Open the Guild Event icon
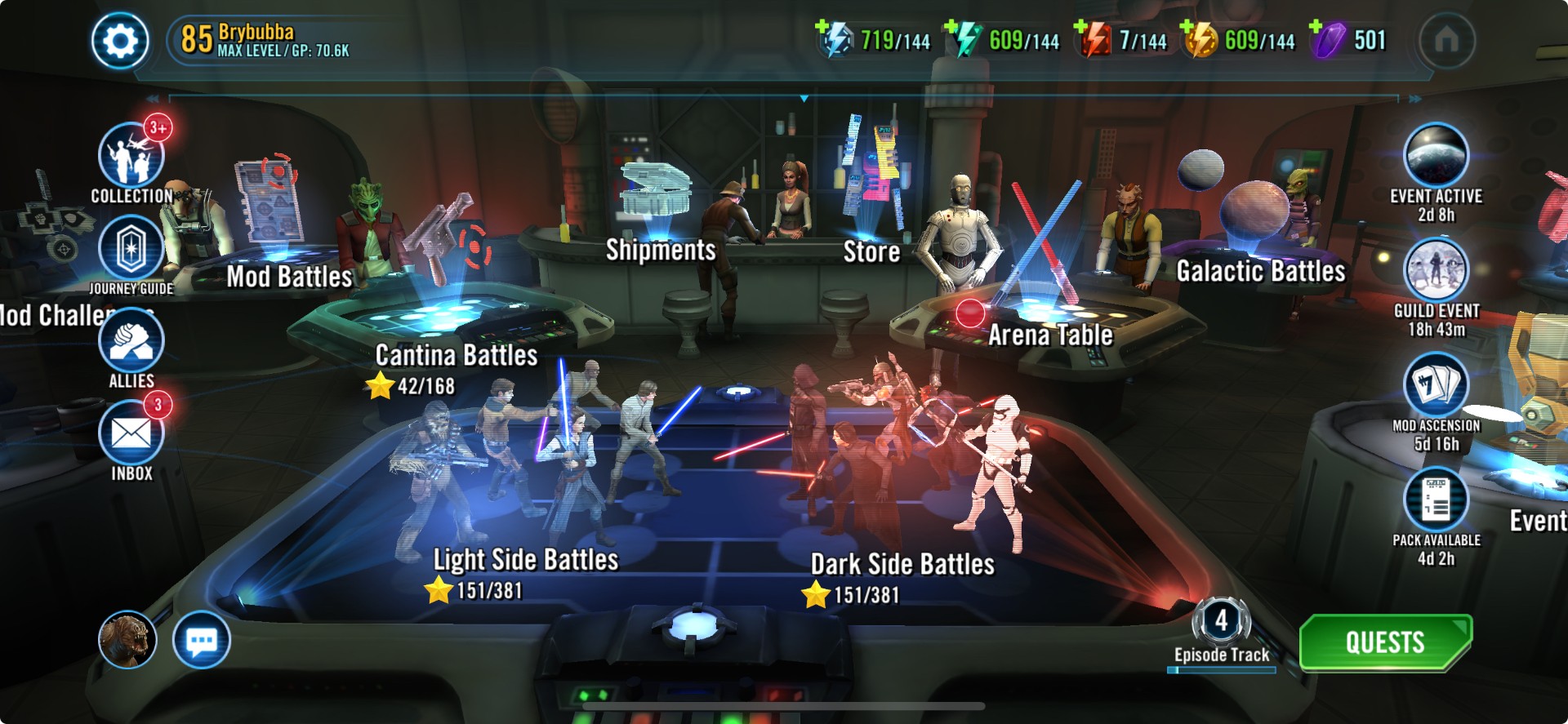 click(1436, 270)
